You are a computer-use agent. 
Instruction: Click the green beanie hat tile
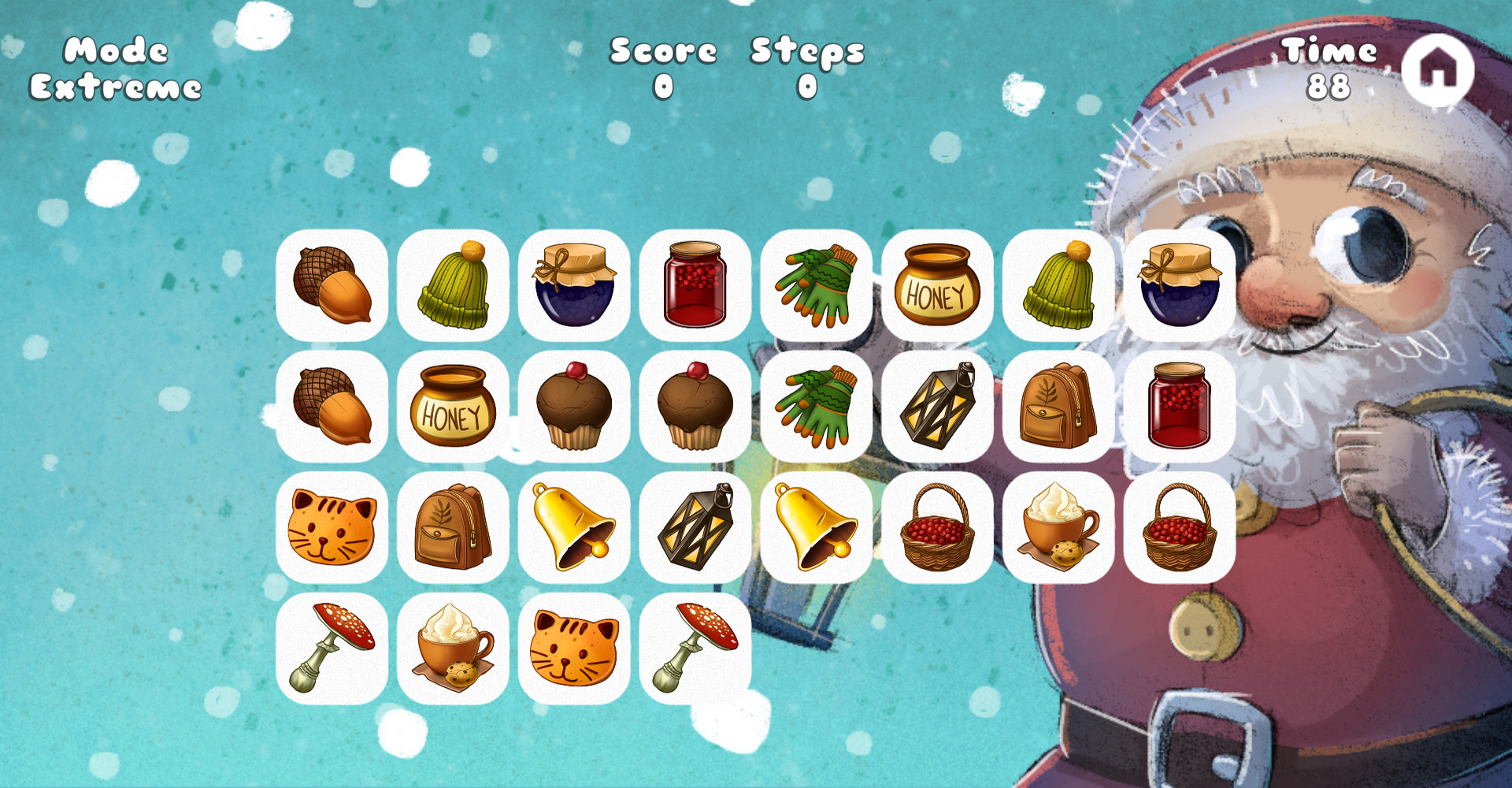tap(454, 286)
